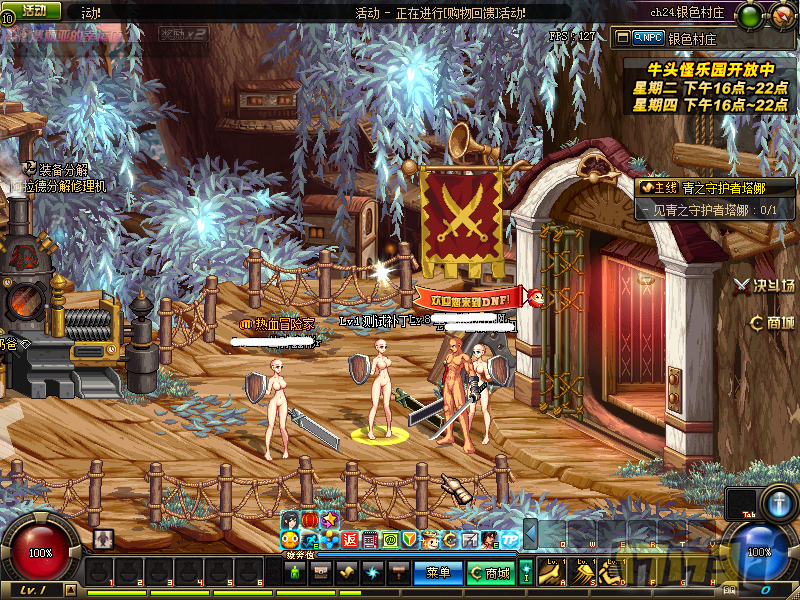Open the TP icon in the icon row
This screenshot has height=600, width=800.
point(510,540)
